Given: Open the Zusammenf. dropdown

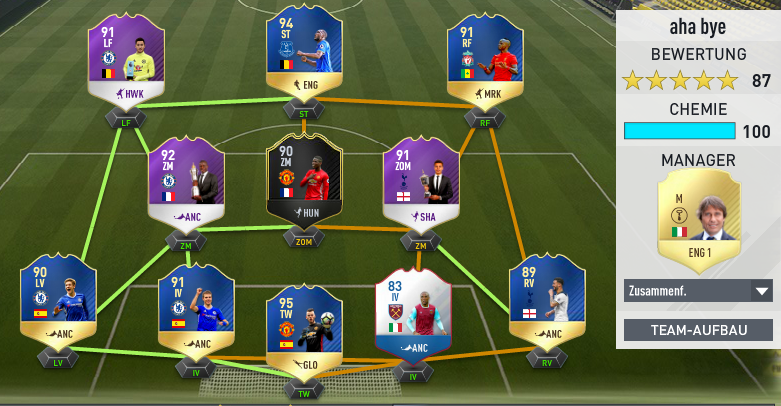Looking at the screenshot, I should [x=697, y=291].
